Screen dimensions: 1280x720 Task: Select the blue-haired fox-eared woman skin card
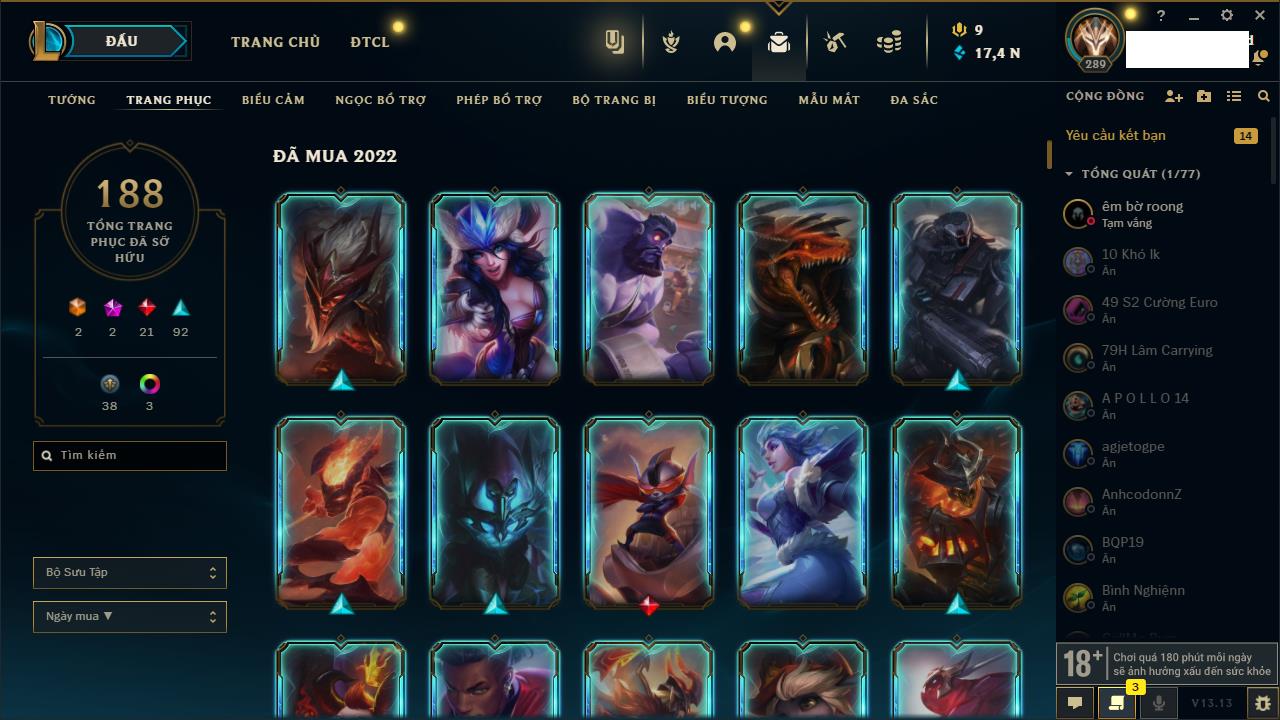pyautogui.click(x=495, y=287)
